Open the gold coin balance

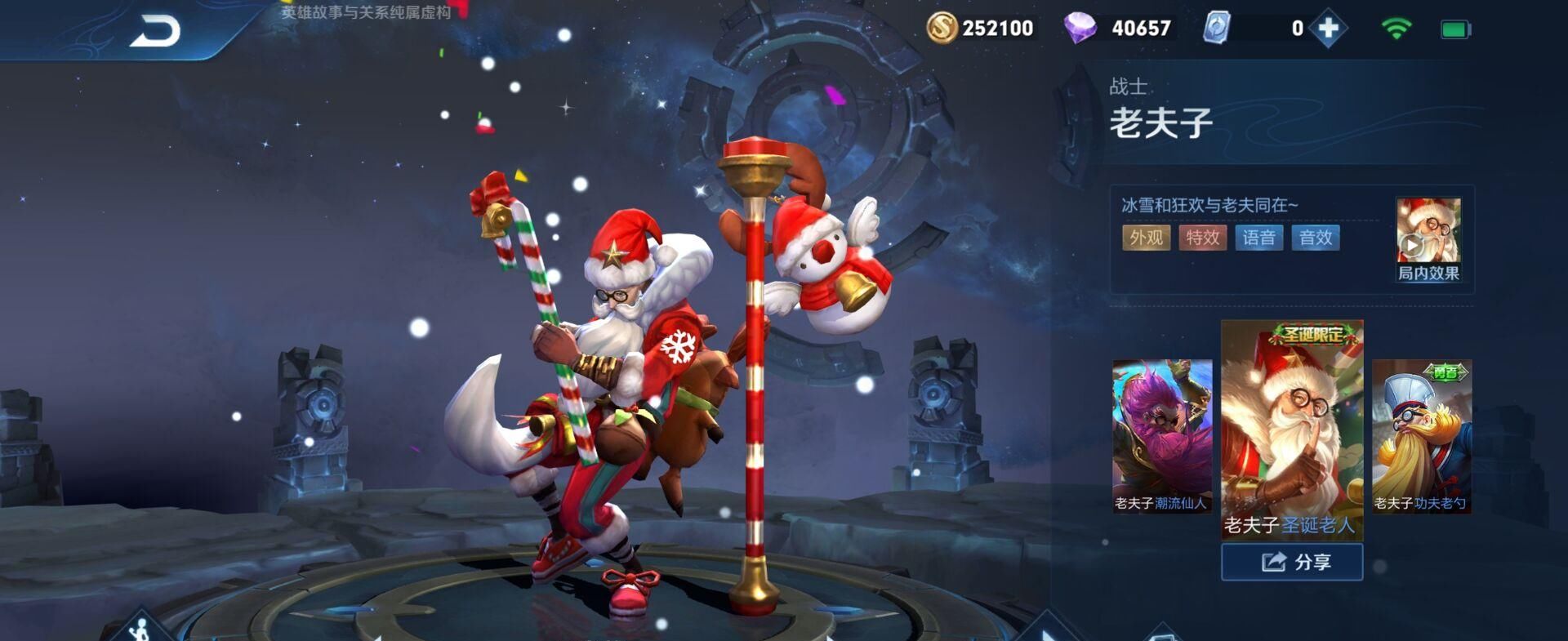tap(981, 29)
